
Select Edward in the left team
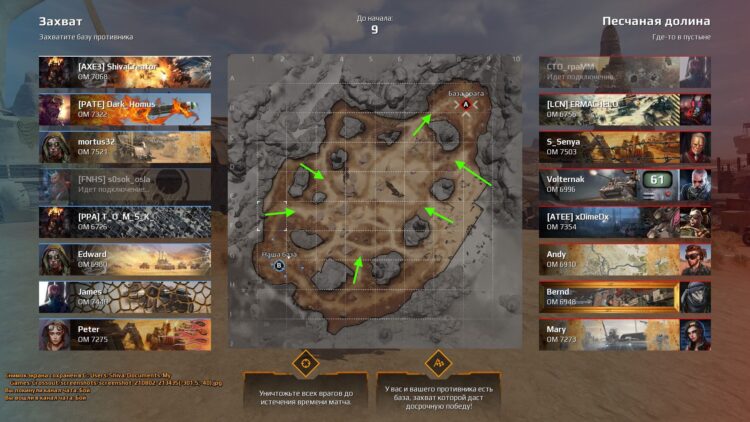click(125, 259)
